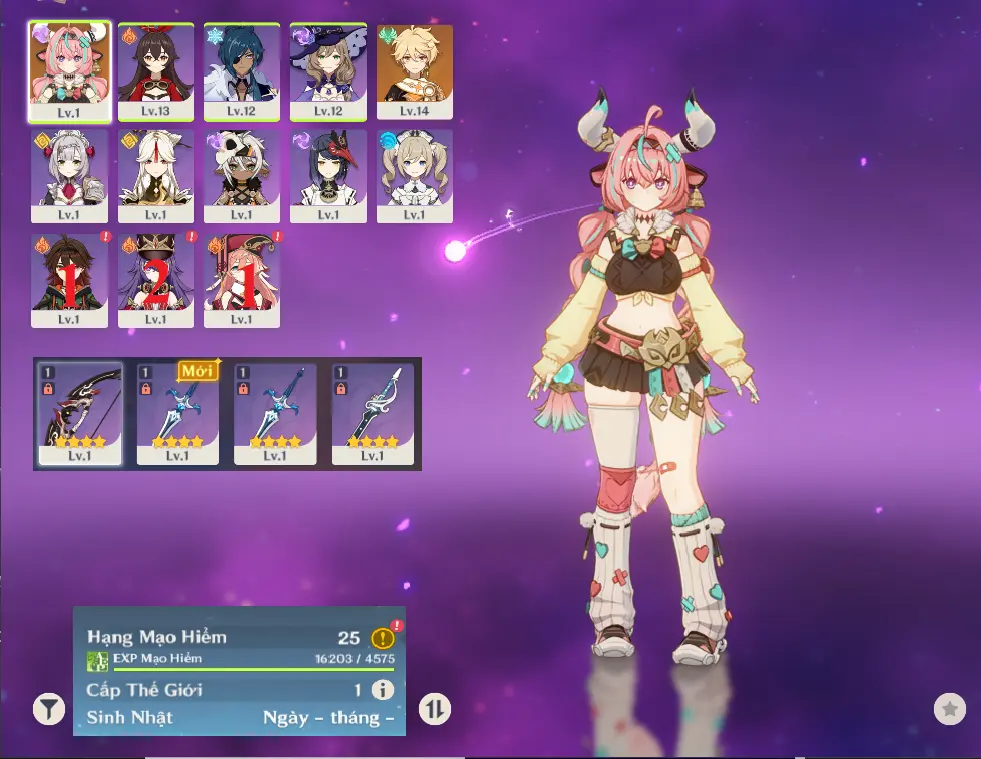Pick Lisa with the purple witch hat

(328, 72)
